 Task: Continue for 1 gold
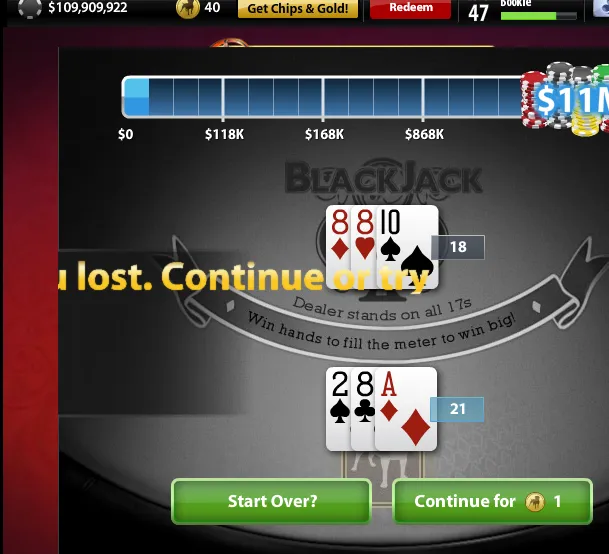click(489, 501)
